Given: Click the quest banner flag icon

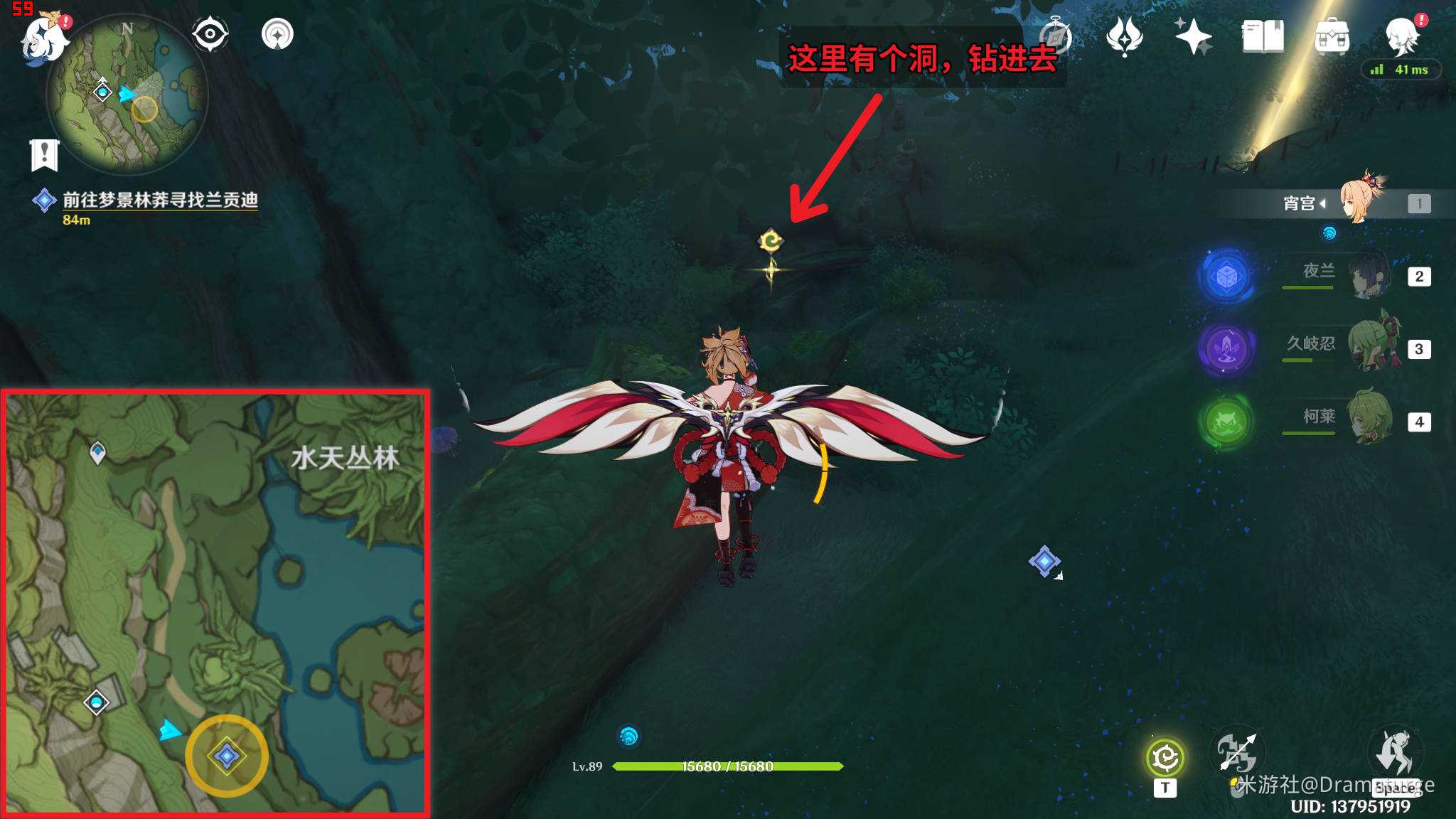Looking at the screenshot, I should point(45,154).
